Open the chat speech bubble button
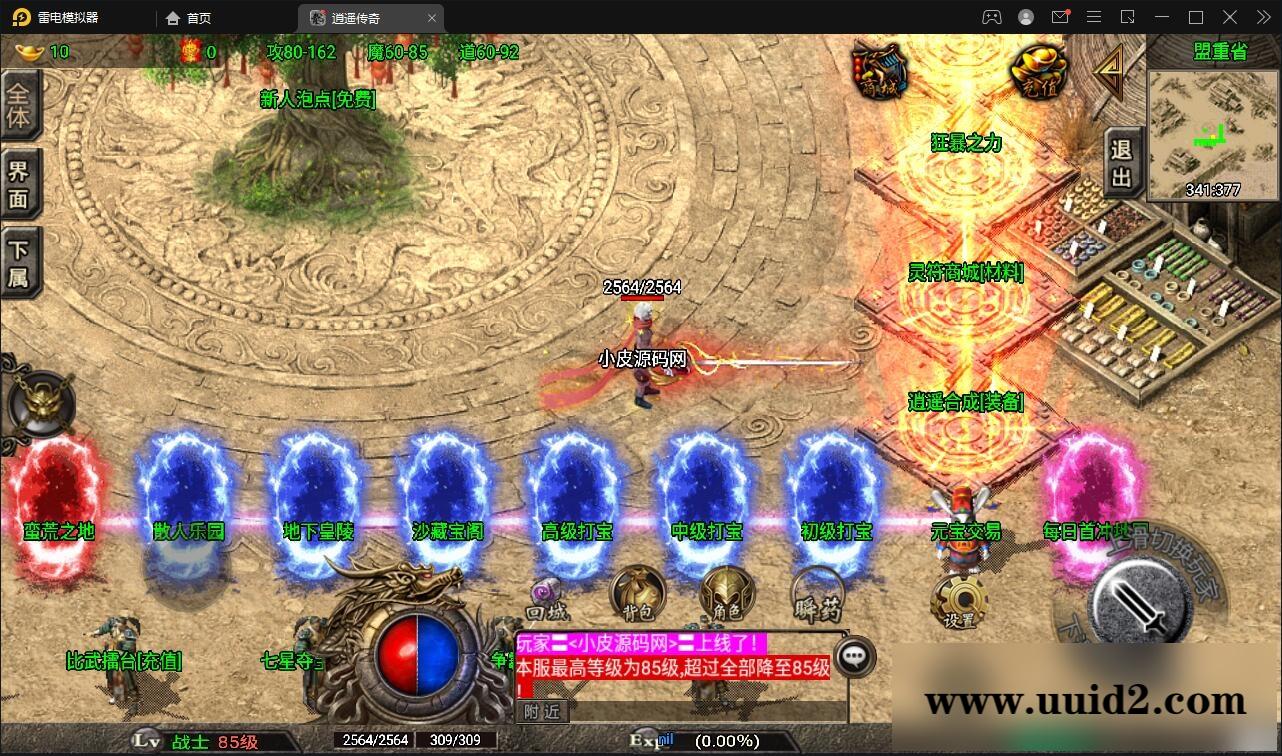1282x756 pixels. pyautogui.click(x=853, y=656)
